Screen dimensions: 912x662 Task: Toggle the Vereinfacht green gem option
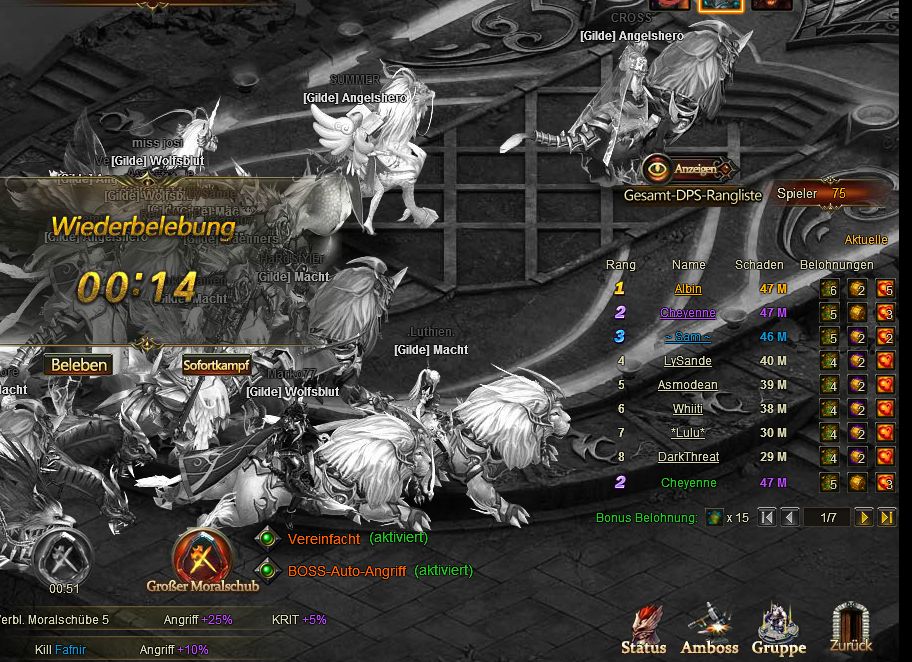point(266,538)
